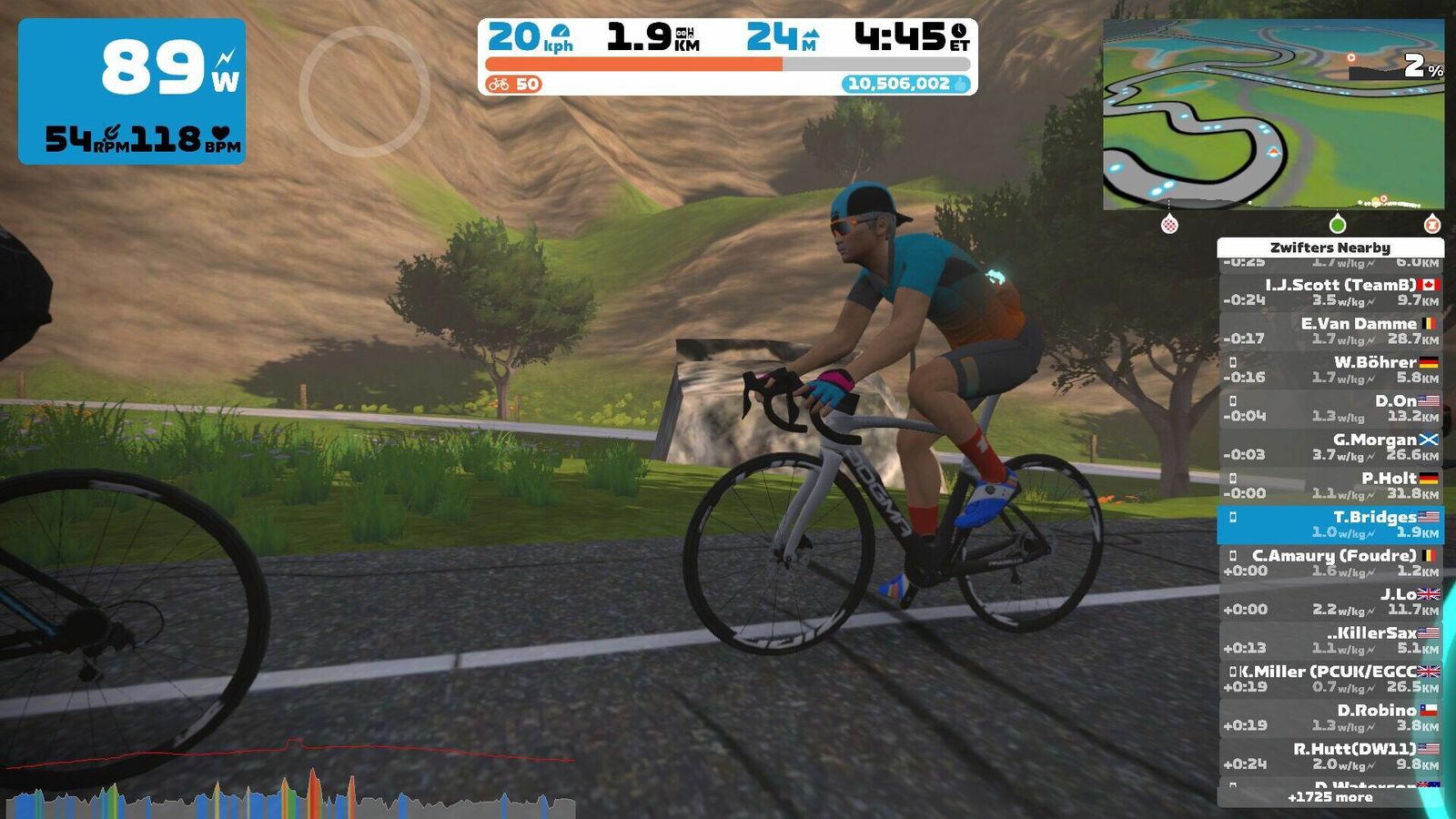1456x819 pixels.
Task: Select I.J.Scott (TeamB) in the nearby list
Action: [1330, 292]
